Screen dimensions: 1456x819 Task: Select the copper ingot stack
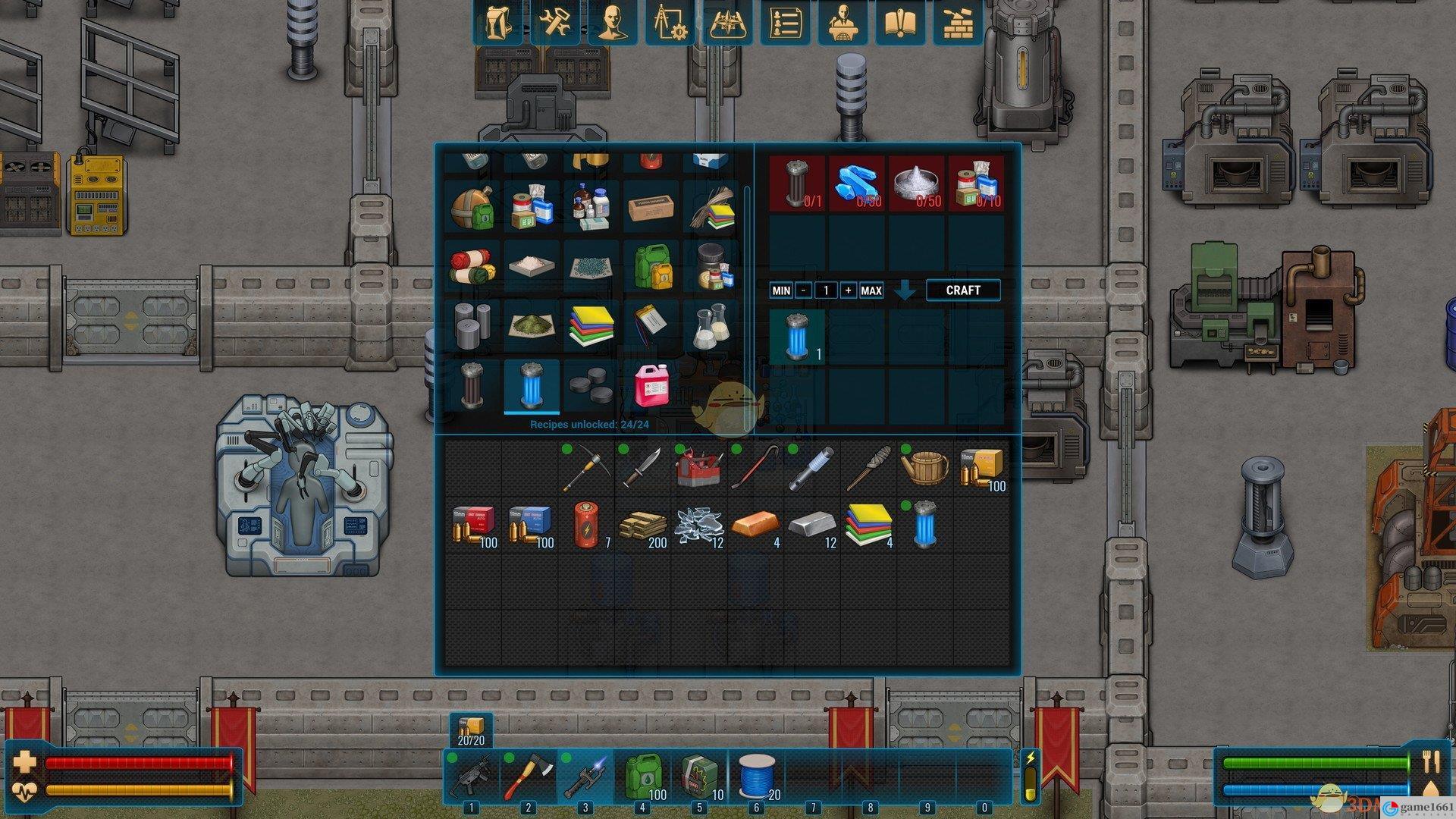755,526
